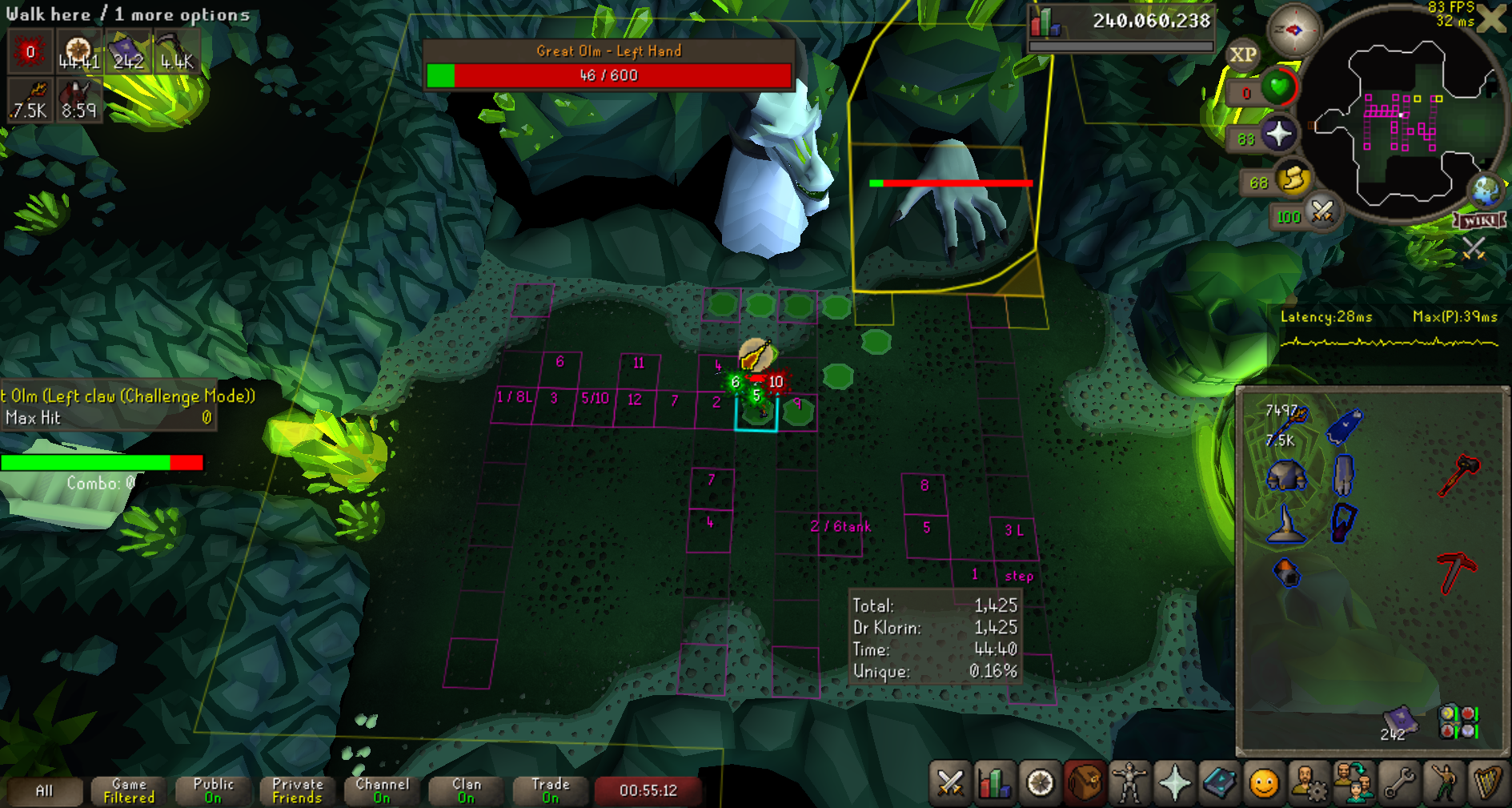Click the Wiki lookup banner
The height and width of the screenshot is (808, 1512).
(x=1480, y=220)
